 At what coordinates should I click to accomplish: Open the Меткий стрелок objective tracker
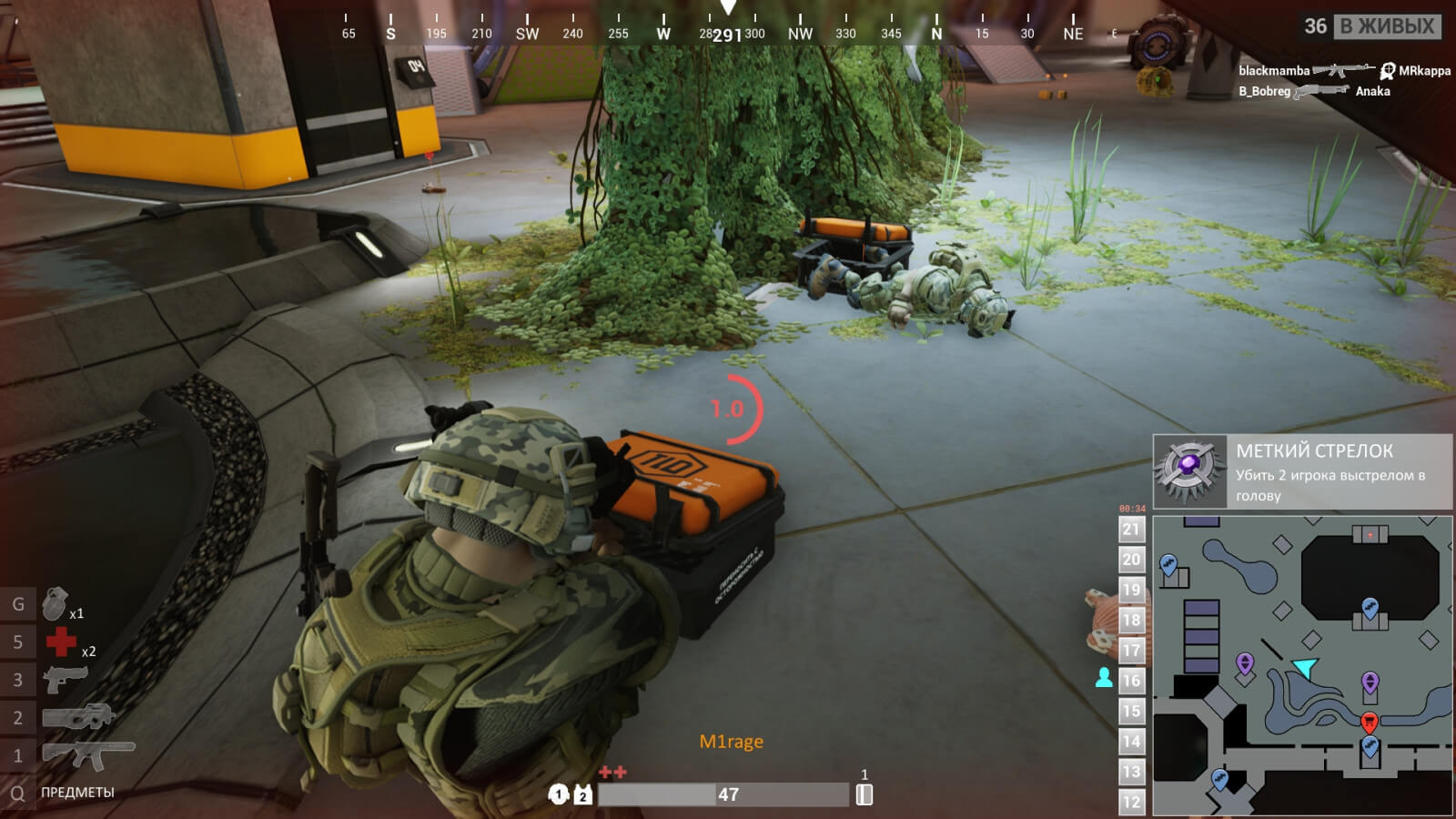[1301, 471]
